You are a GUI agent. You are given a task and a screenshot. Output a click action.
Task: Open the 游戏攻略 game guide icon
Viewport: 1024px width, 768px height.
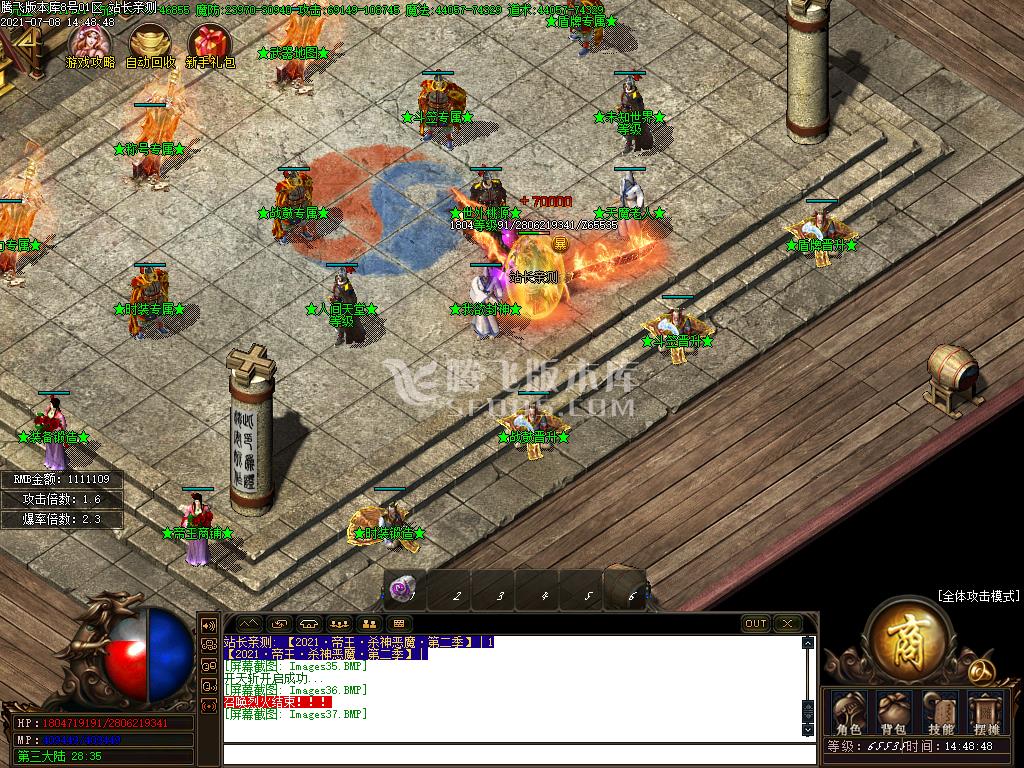pos(90,44)
